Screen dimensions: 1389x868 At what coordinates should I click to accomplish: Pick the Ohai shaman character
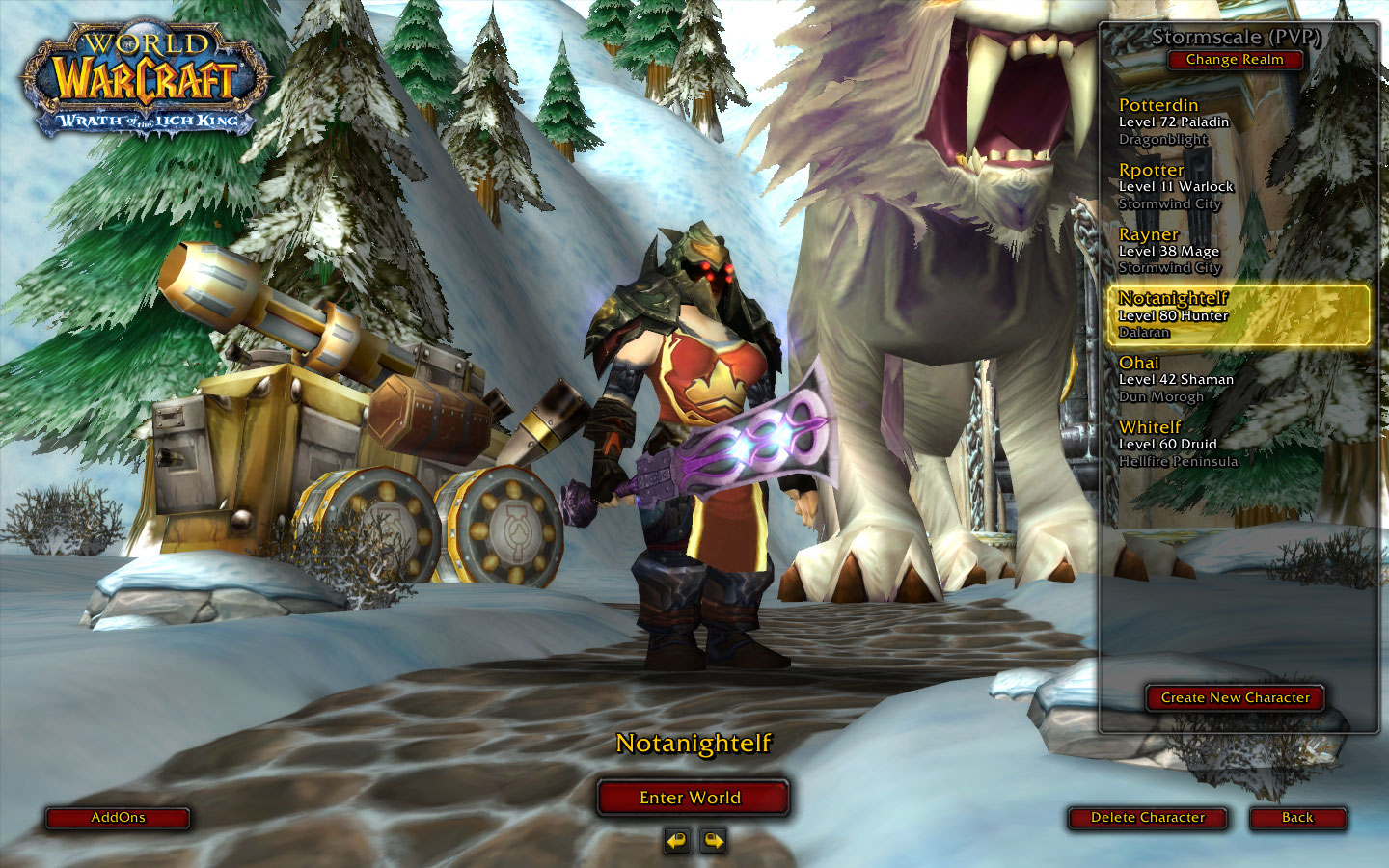tap(1239, 380)
